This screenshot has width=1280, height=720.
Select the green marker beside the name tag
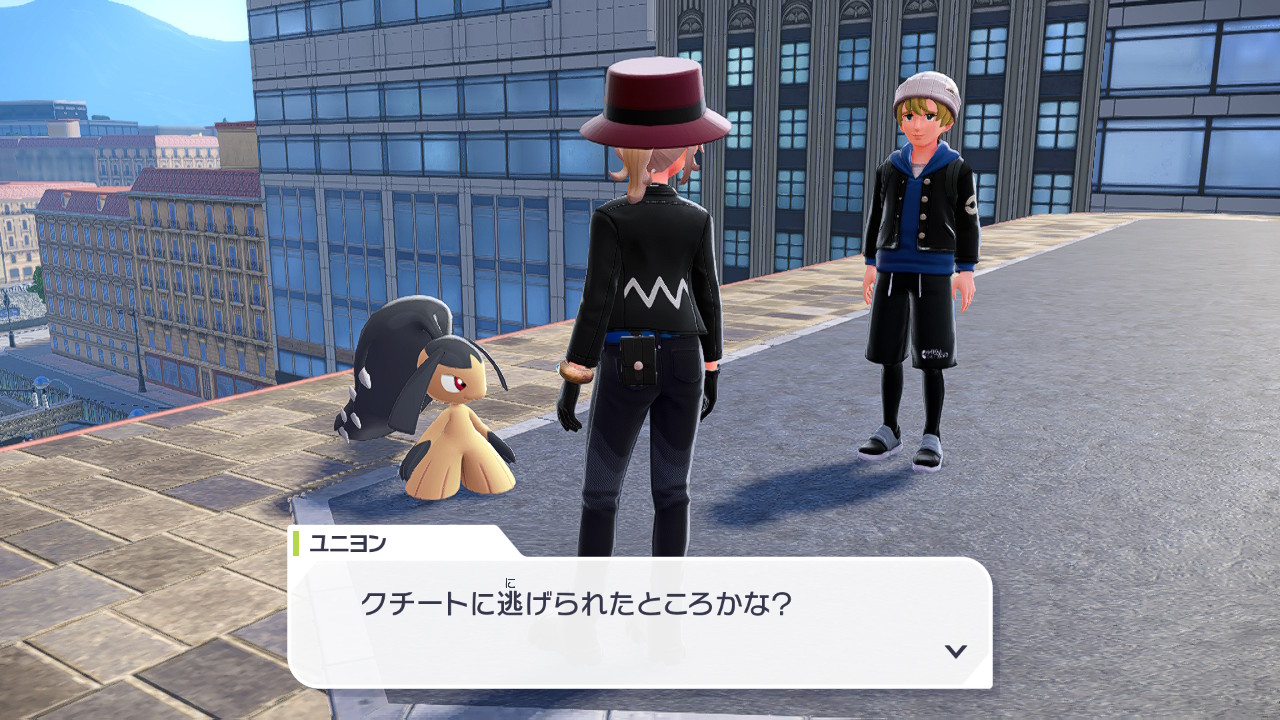click(x=296, y=544)
